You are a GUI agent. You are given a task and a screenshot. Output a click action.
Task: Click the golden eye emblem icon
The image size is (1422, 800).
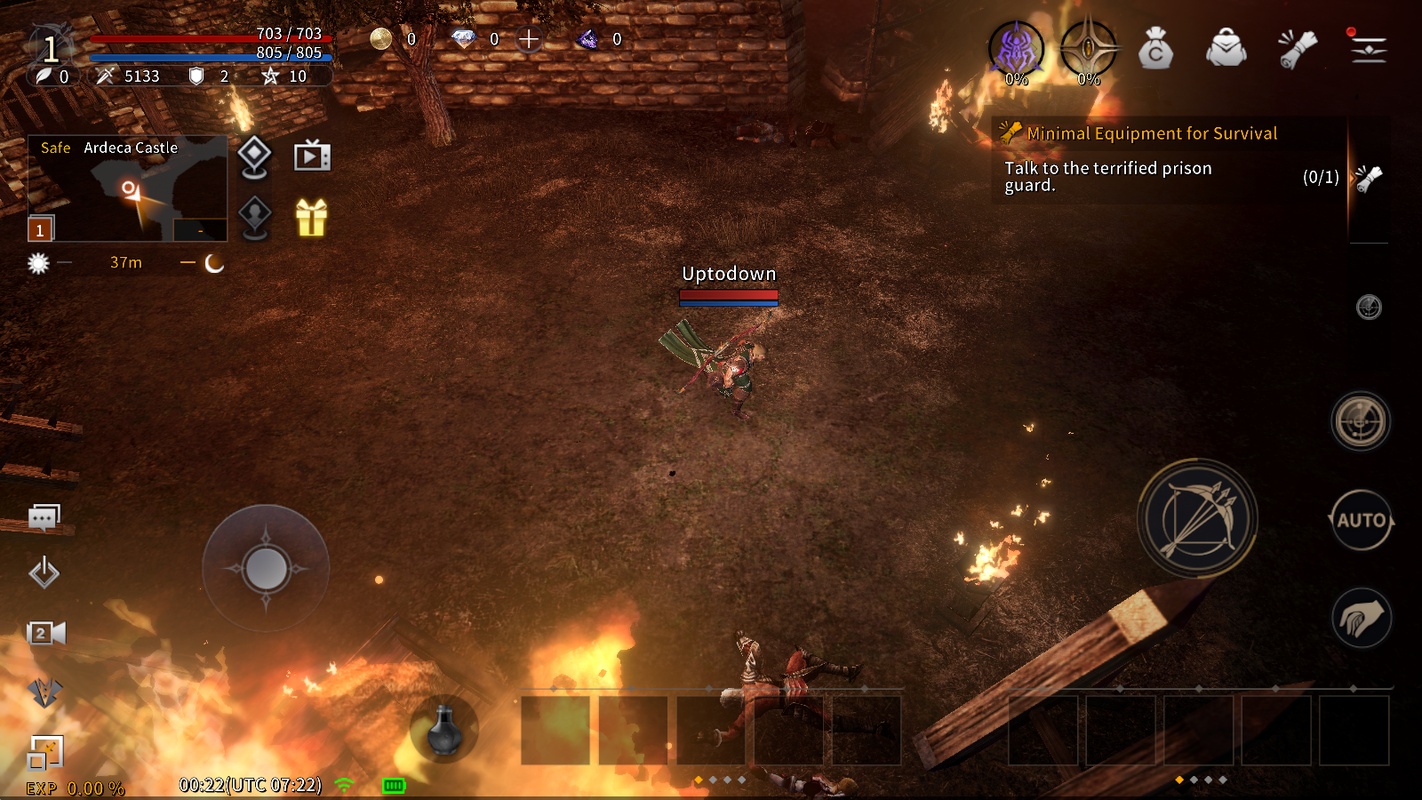tap(1088, 48)
